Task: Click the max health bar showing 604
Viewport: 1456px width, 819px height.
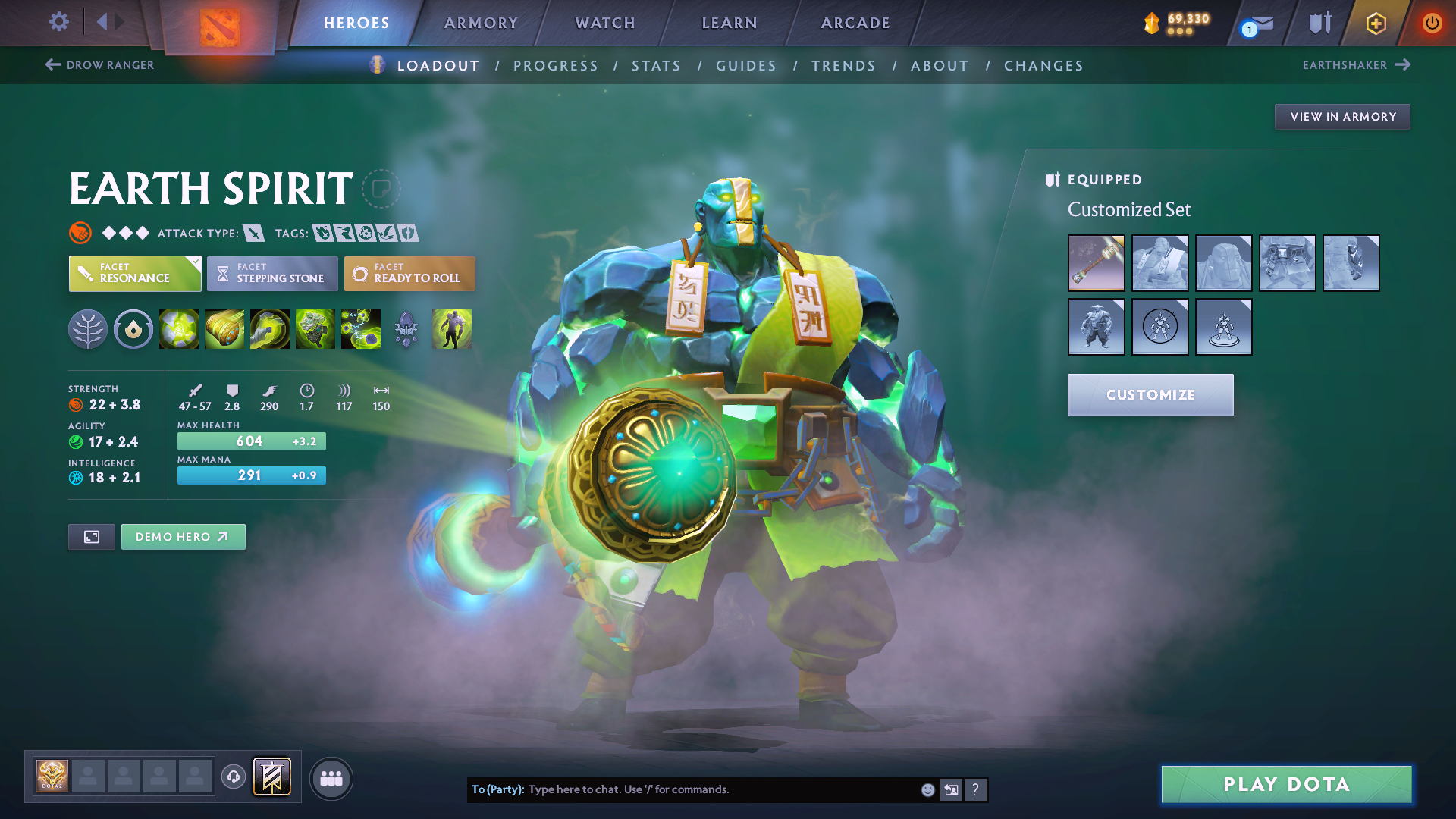Action: click(x=251, y=441)
